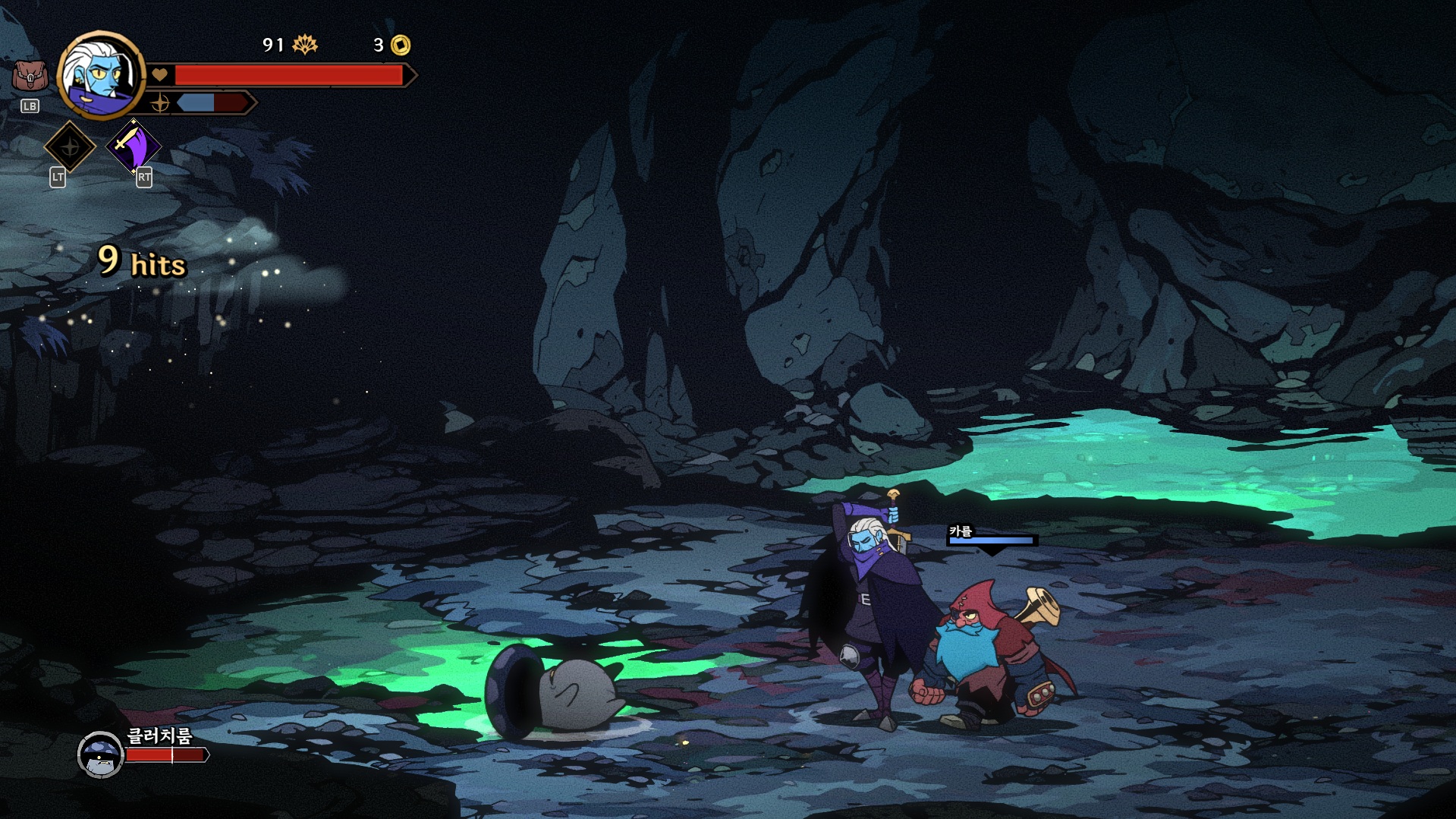Open the backpack inventory icon
This screenshot has width=1456, height=819.
(x=30, y=77)
